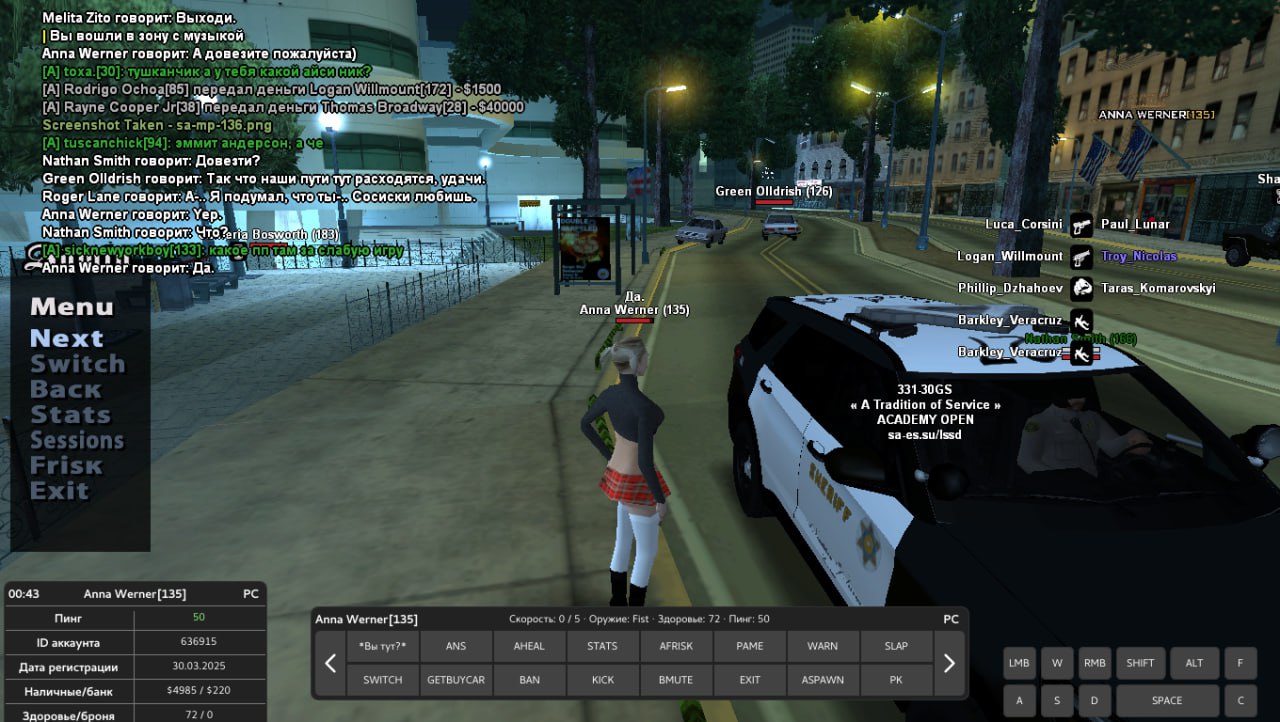This screenshot has height=722, width=1280.
Task: Click the *Вы тут?* admin button
Action: click(382, 646)
